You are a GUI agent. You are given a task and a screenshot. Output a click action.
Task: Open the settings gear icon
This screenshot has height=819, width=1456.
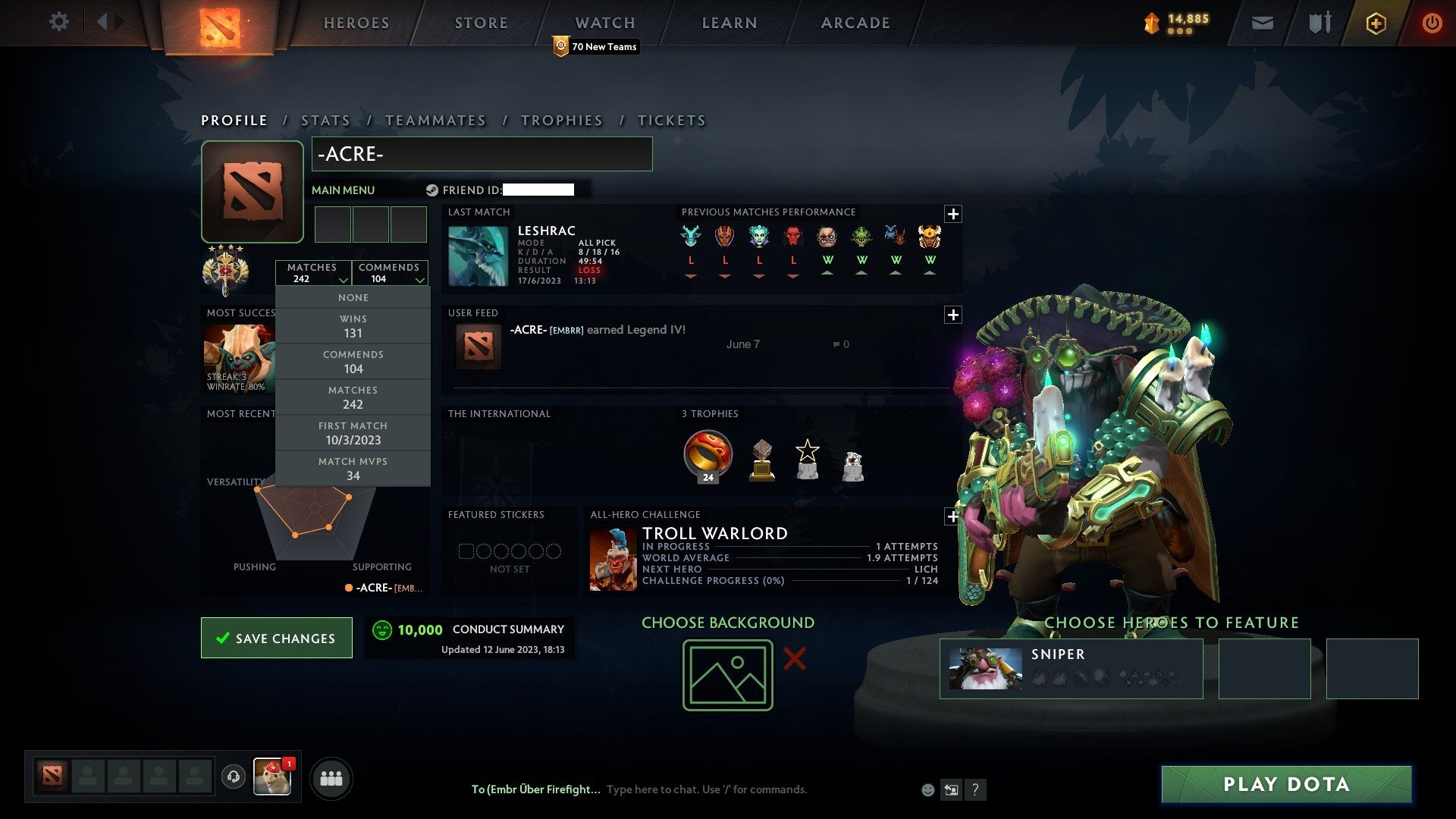coord(59,22)
